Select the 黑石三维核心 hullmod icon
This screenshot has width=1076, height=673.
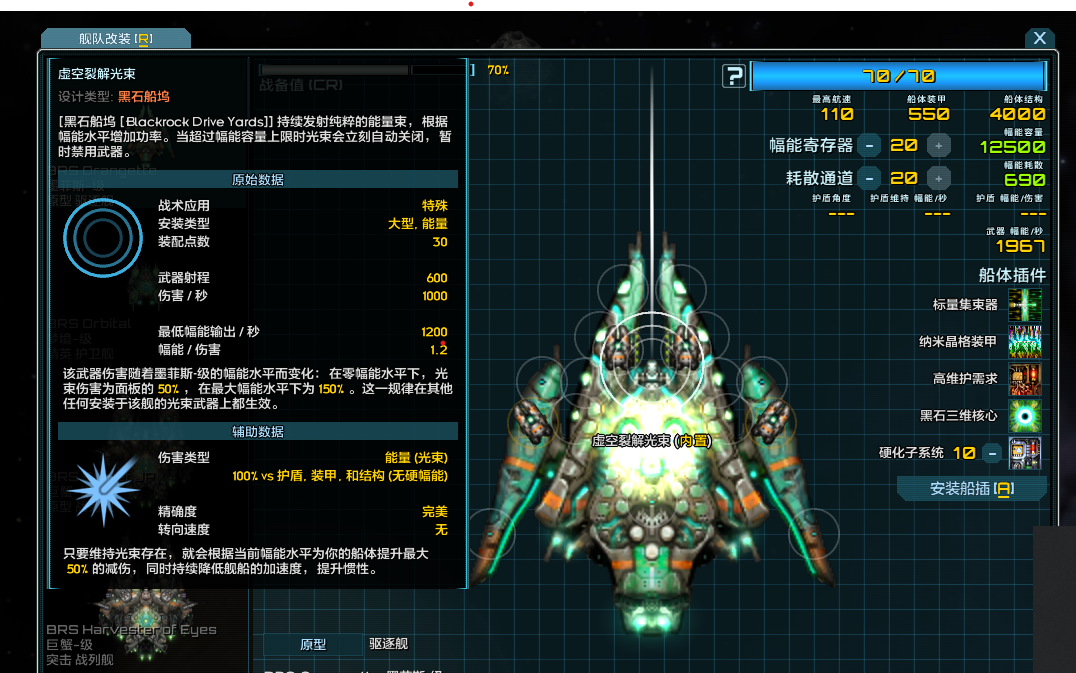(x=1025, y=416)
